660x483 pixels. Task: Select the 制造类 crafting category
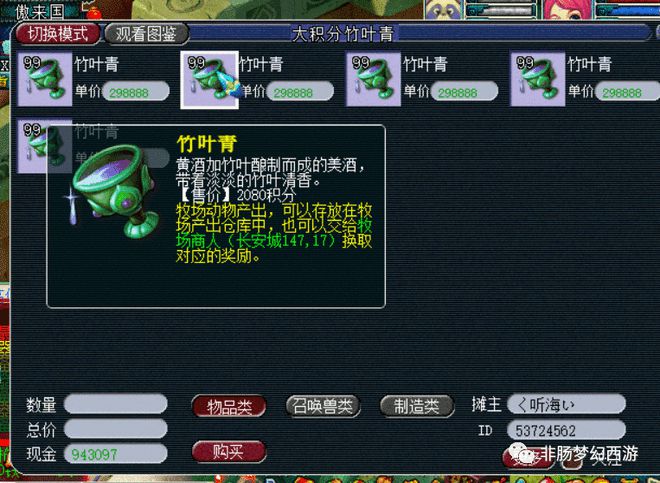[x=410, y=406]
